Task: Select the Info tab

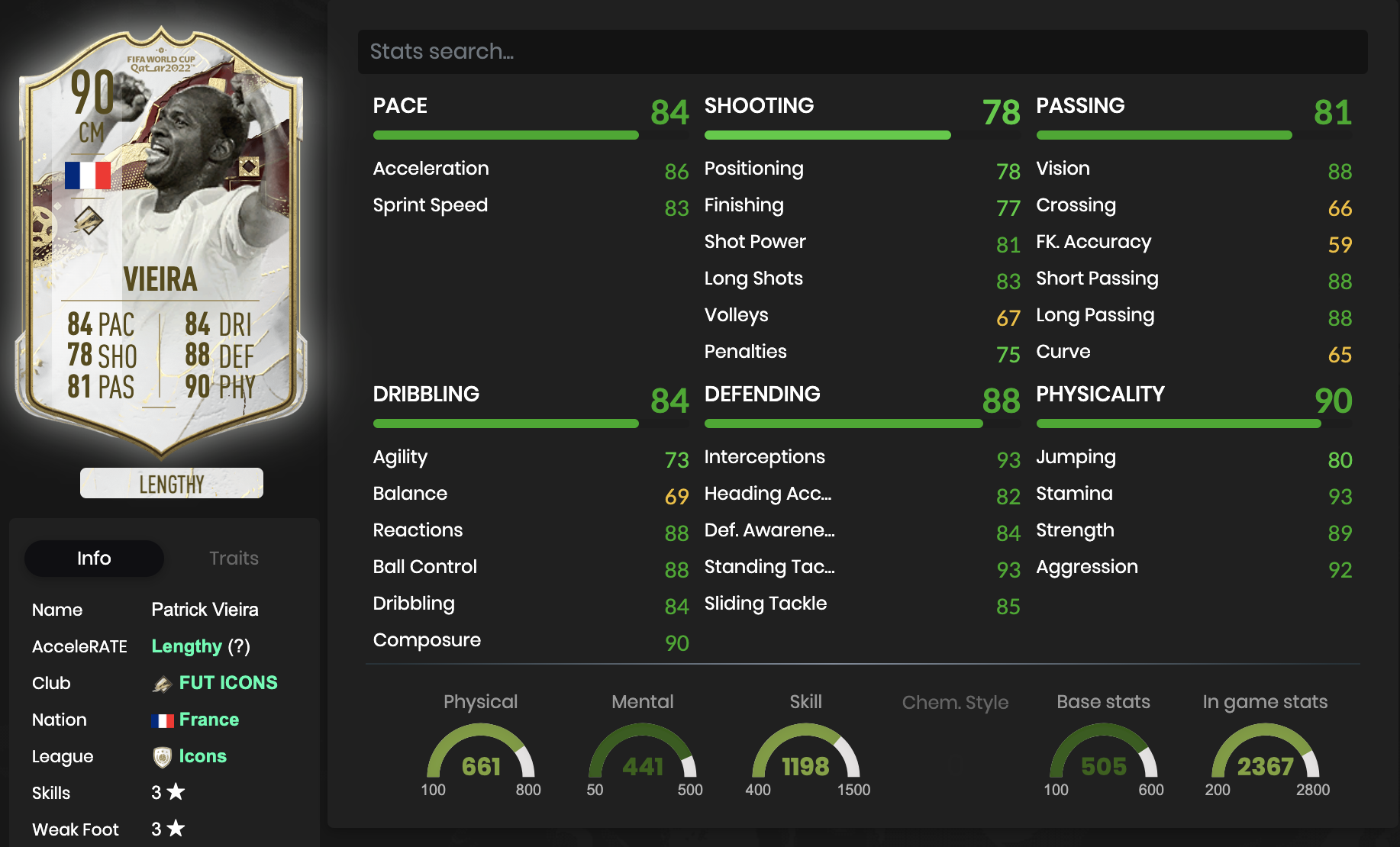Action: pos(94,558)
